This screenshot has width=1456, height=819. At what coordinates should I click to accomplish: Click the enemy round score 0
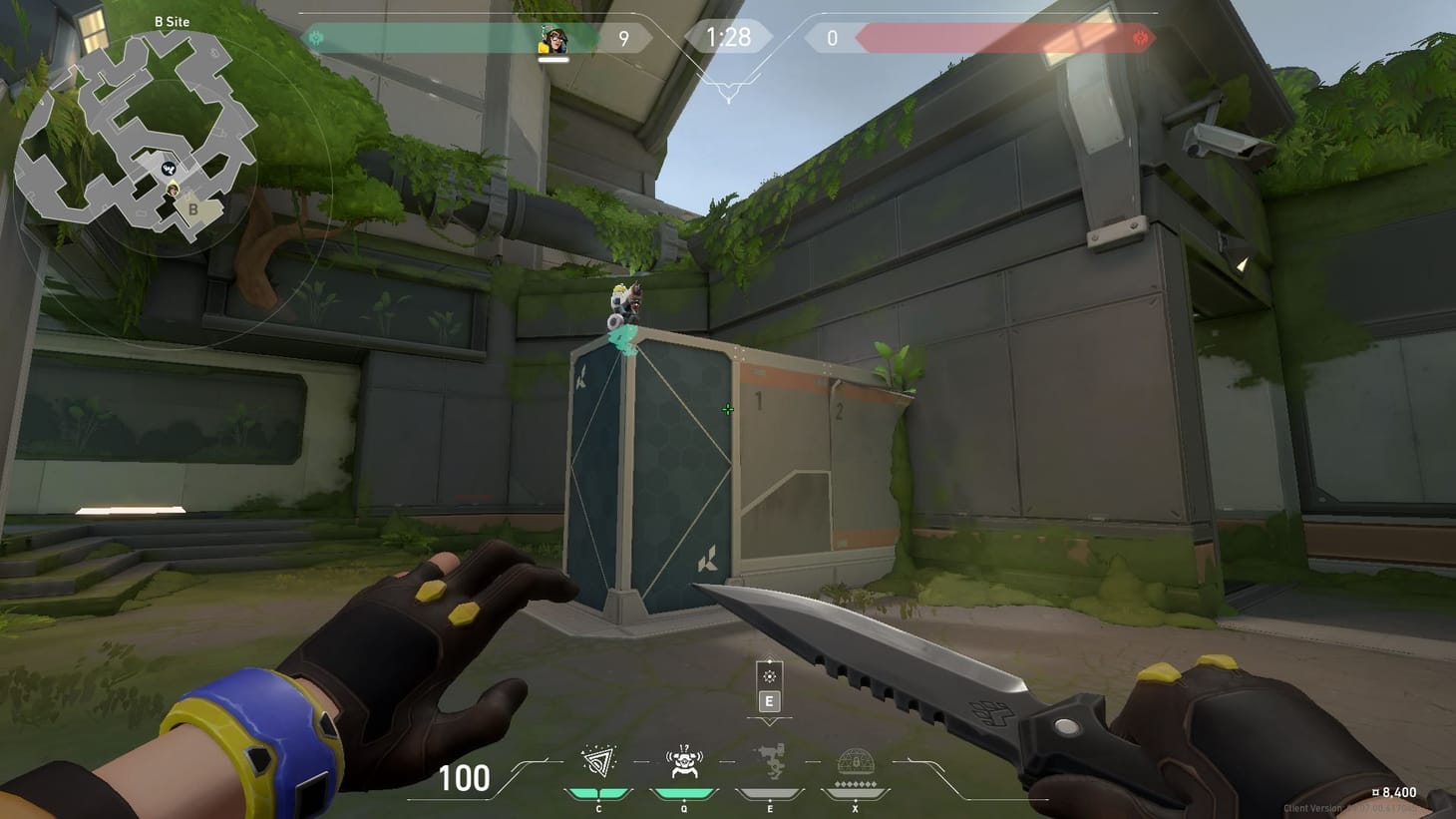(831, 38)
